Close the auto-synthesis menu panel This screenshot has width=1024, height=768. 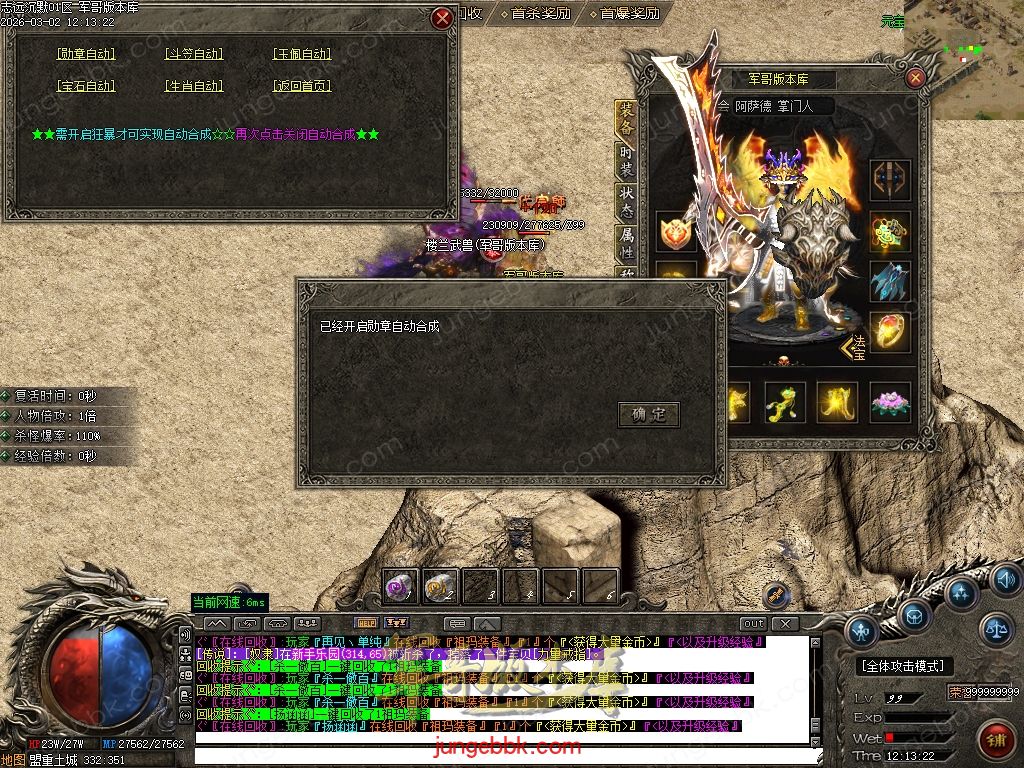pyautogui.click(x=442, y=18)
